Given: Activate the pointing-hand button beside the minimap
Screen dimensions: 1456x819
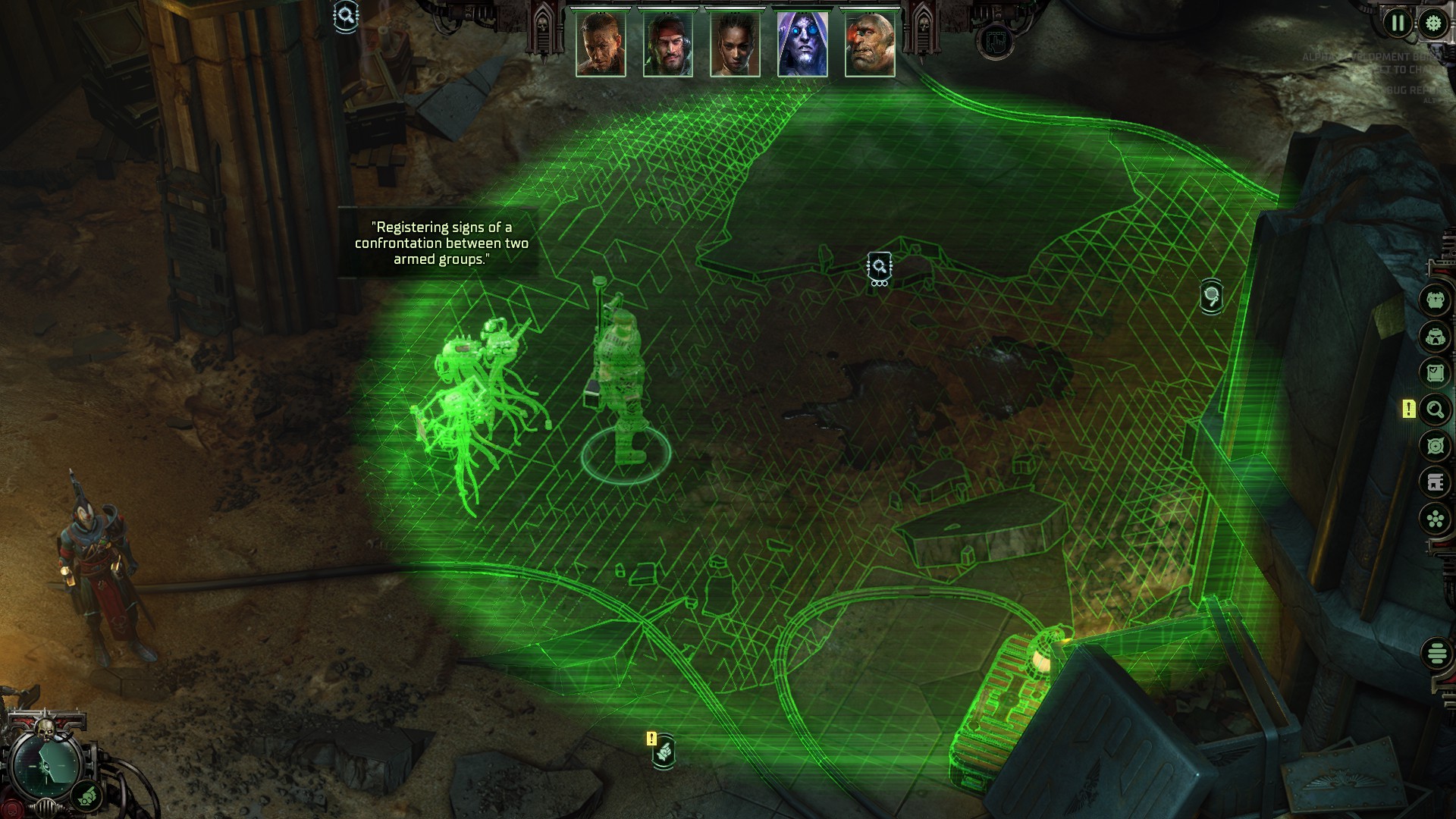Looking at the screenshot, I should point(88,796).
